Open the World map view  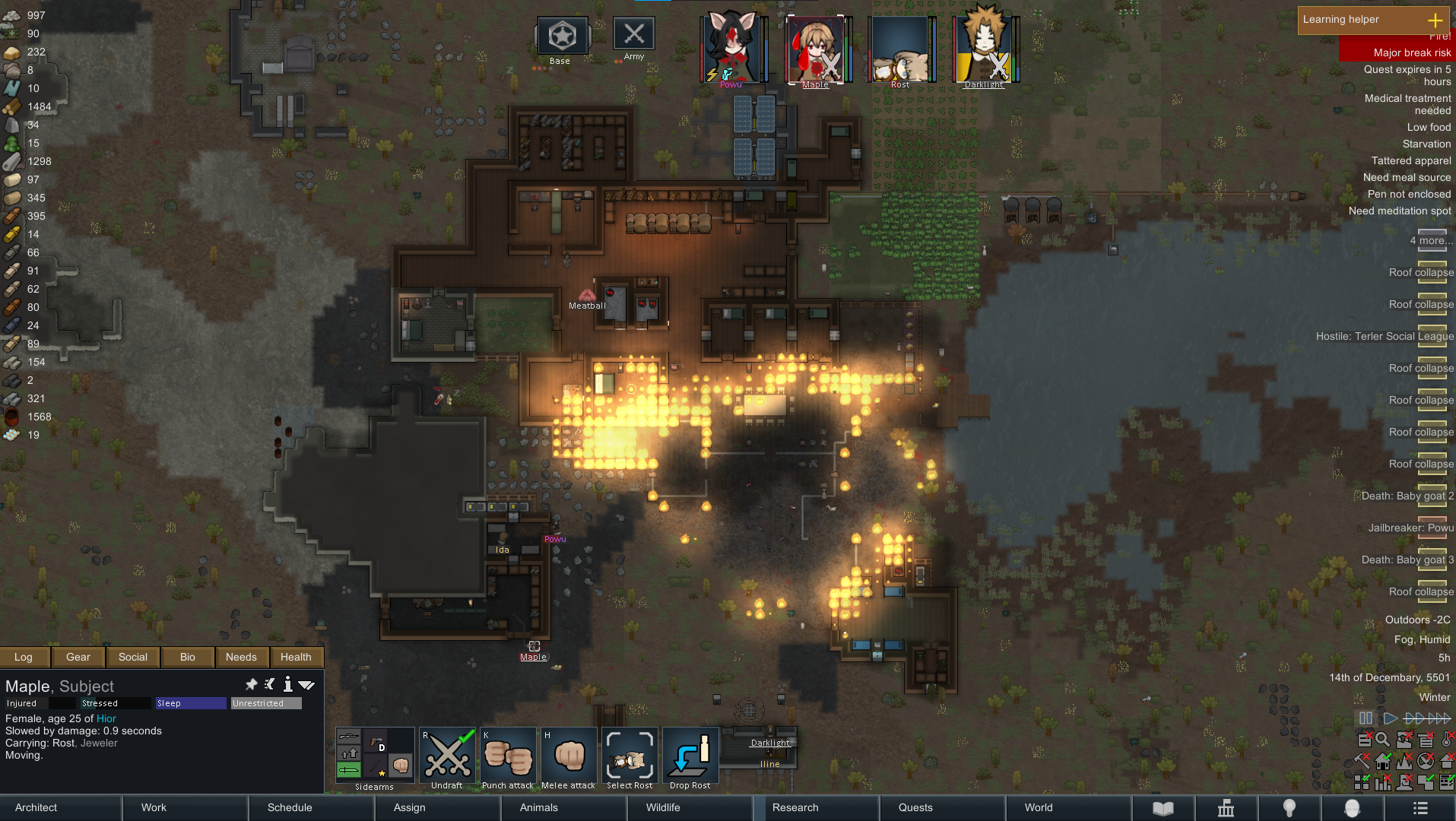(x=1039, y=807)
